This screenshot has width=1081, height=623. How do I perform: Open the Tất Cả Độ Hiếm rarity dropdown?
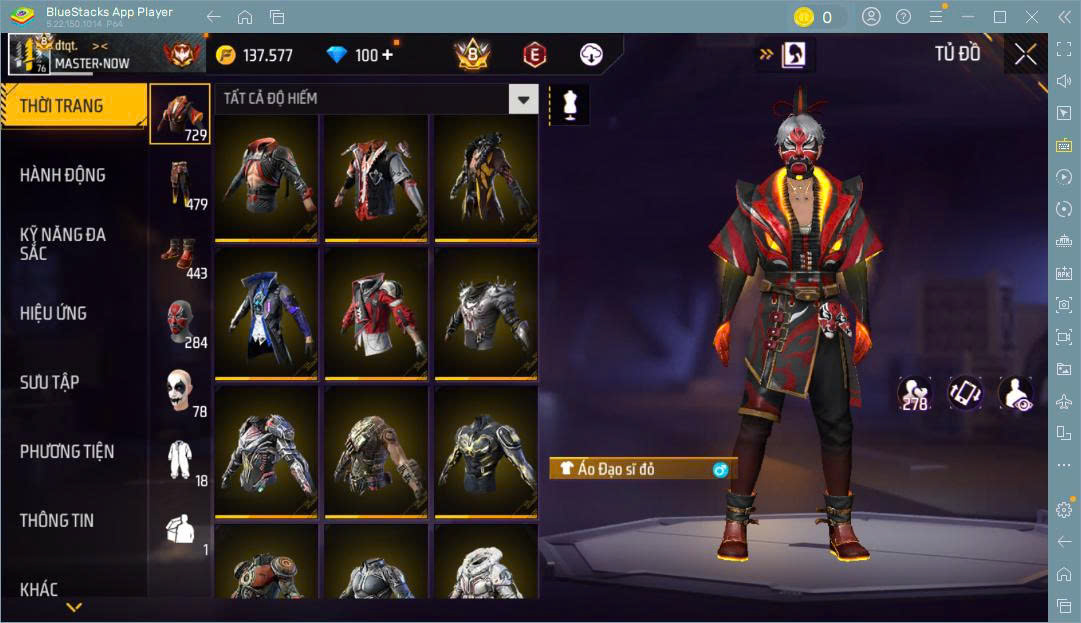[x=523, y=98]
